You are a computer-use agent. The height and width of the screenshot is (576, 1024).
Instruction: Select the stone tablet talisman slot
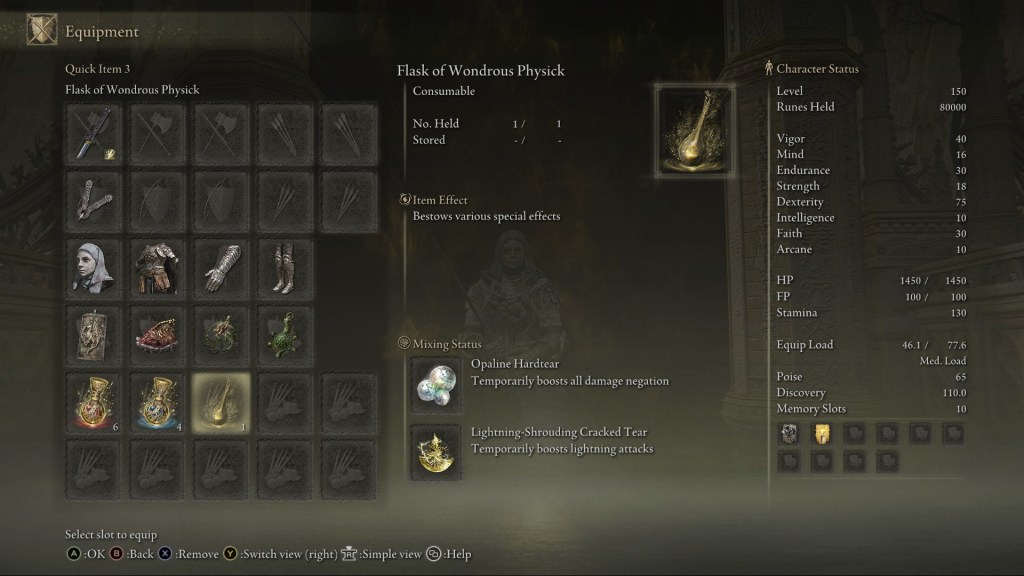[x=95, y=333]
